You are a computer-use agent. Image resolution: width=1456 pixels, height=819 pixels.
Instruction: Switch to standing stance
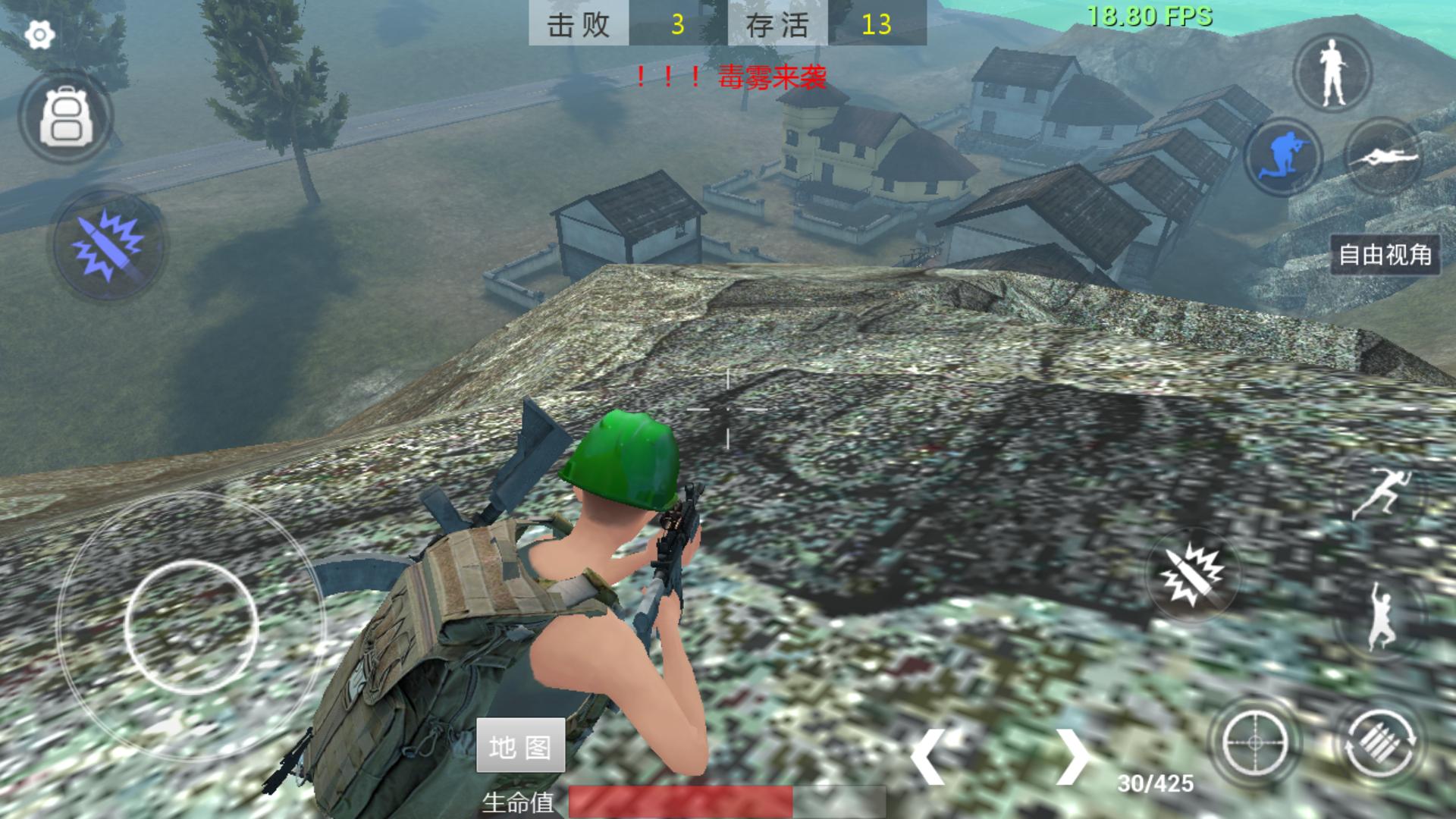click(x=1332, y=73)
